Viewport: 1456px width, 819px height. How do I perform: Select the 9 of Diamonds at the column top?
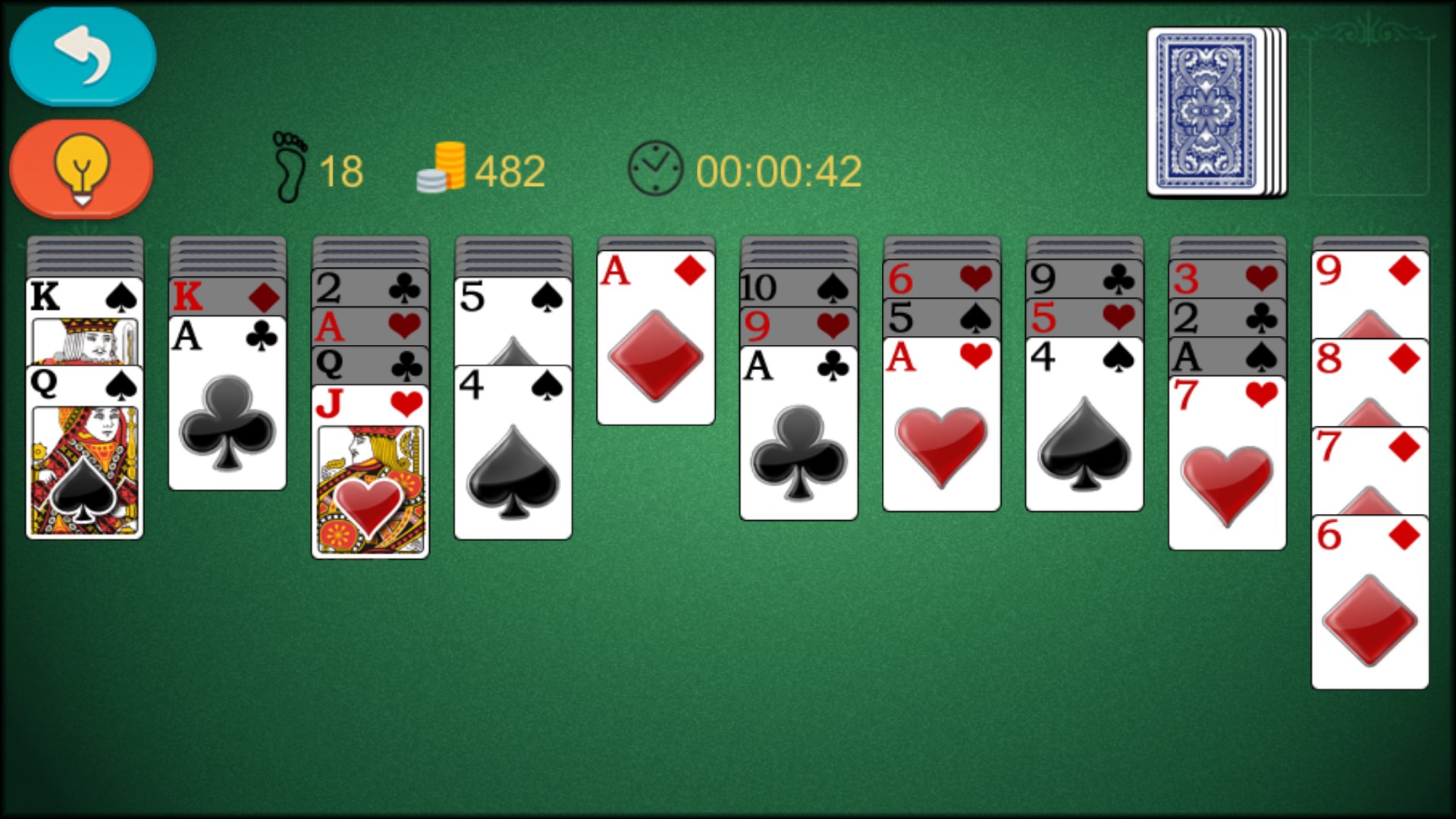[1370, 269]
